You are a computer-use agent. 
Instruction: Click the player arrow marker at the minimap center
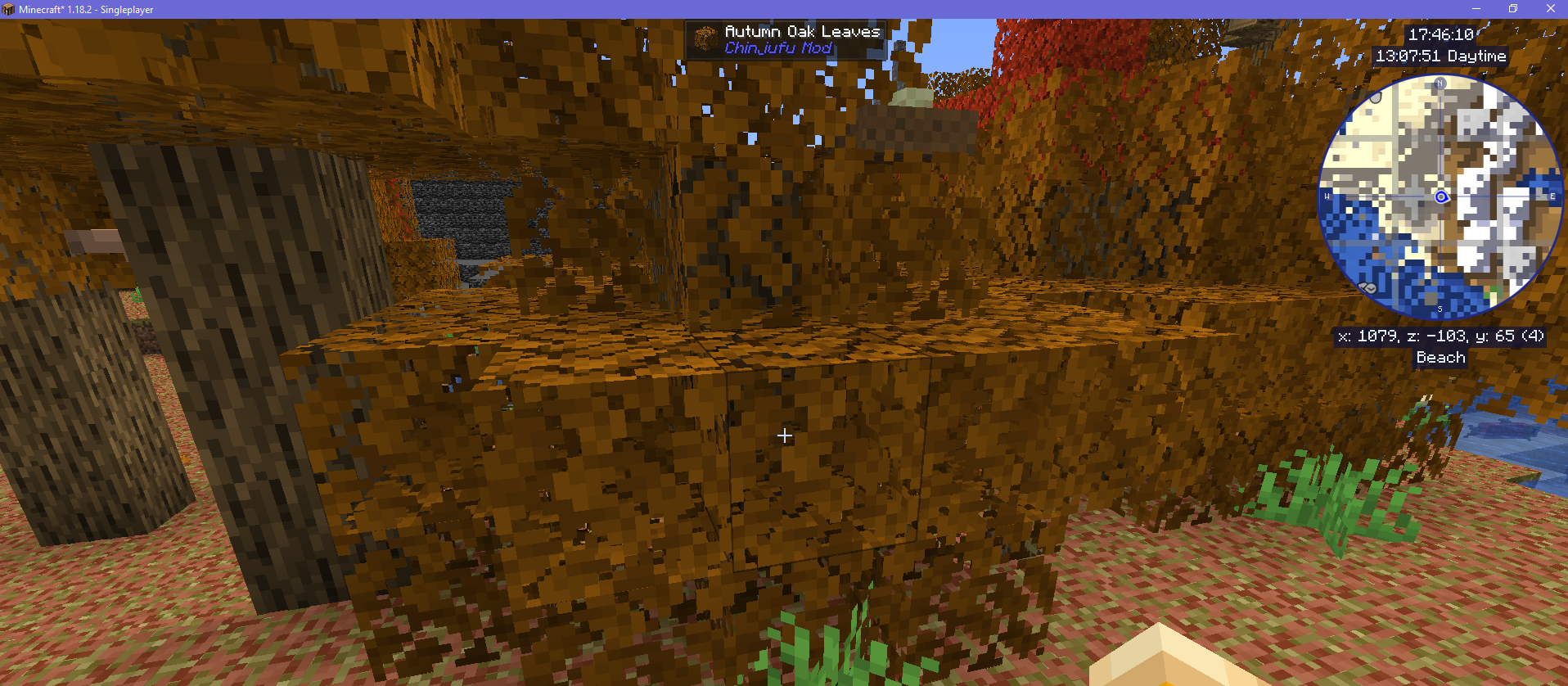click(x=1441, y=196)
